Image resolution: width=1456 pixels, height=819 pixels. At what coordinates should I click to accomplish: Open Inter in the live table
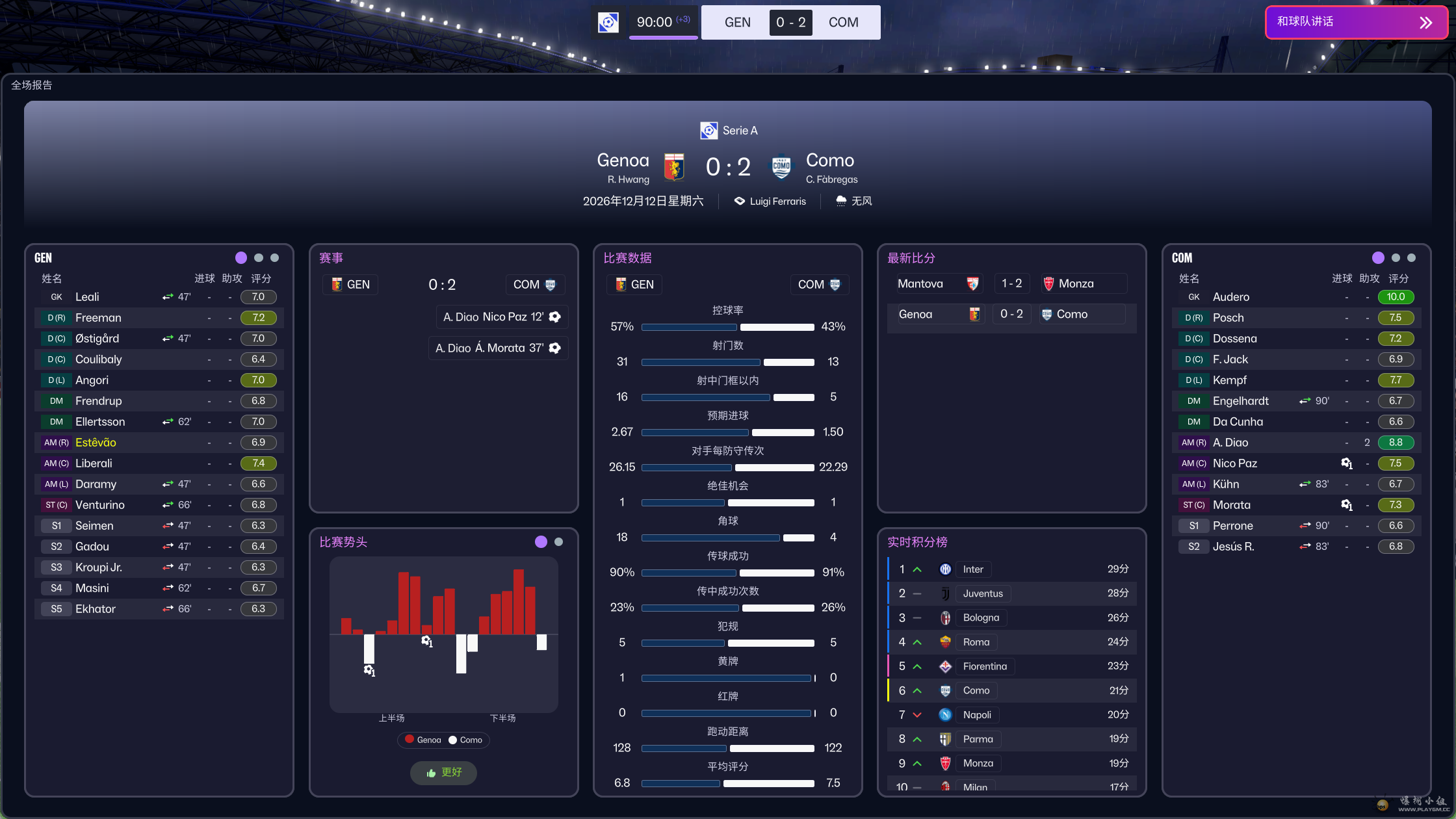coord(972,569)
